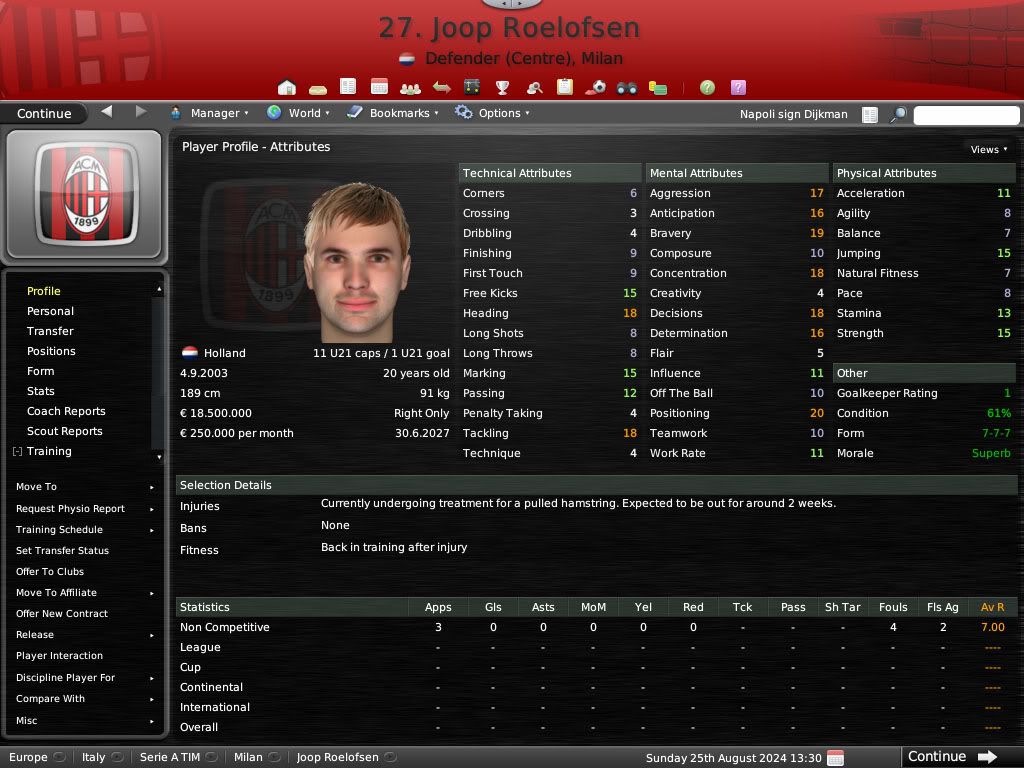Click the green question mark help icon

(707, 88)
